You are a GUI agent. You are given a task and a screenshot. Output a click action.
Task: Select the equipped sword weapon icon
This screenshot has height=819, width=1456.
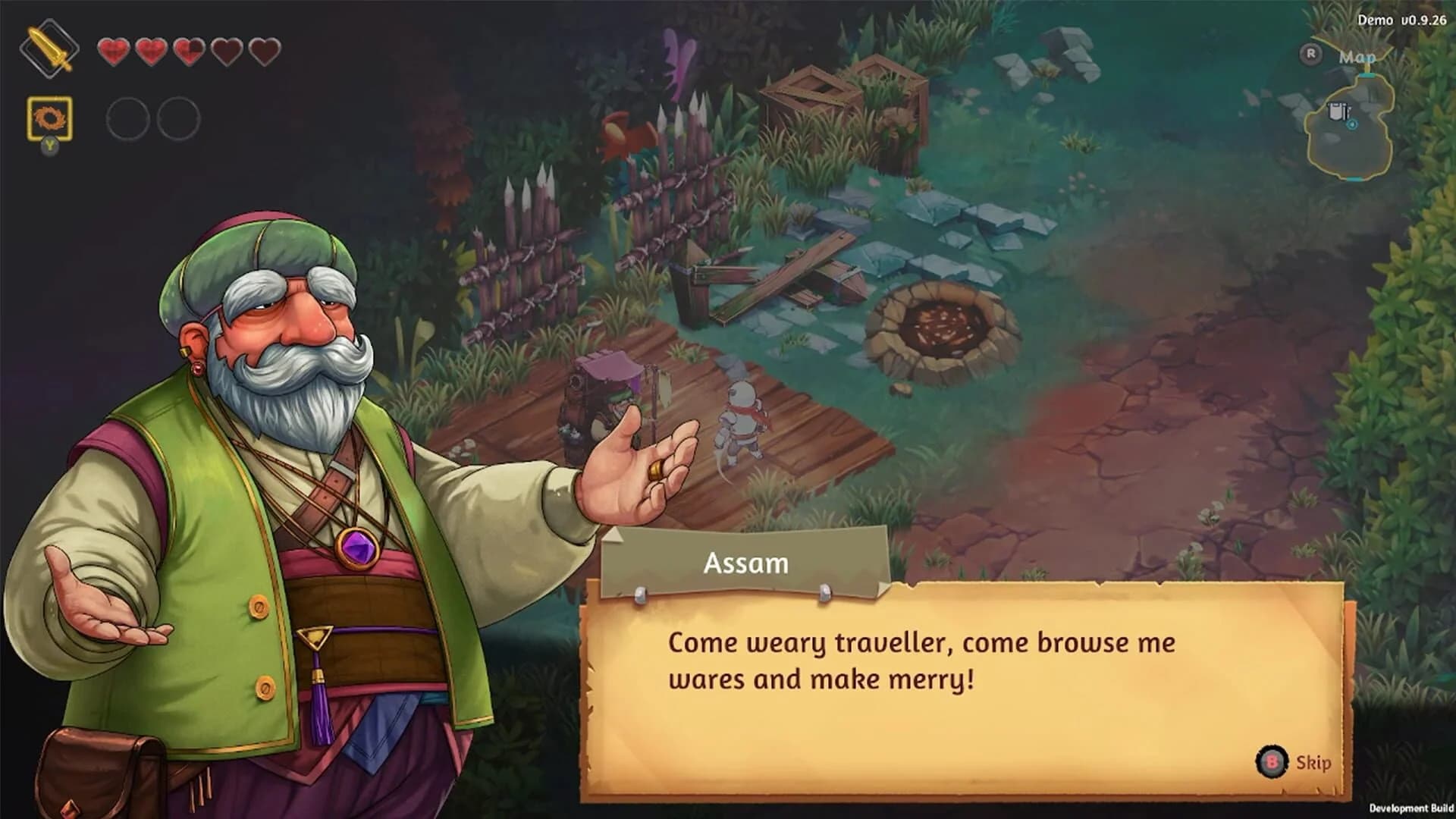(49, 49)
